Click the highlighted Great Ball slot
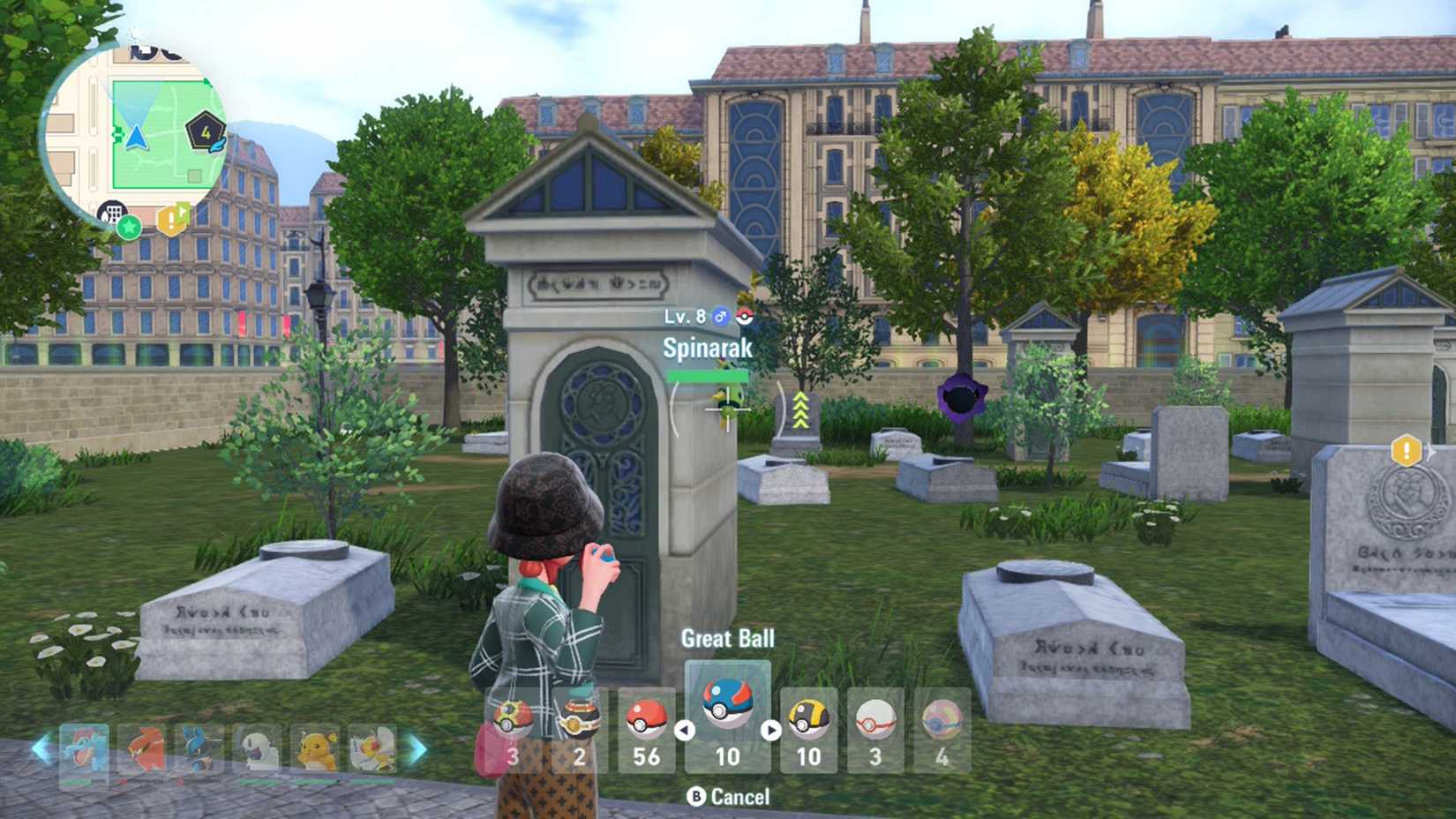The width and height of the screenshot is (1456, 819). pyautogui.click(x=727, y=717)
